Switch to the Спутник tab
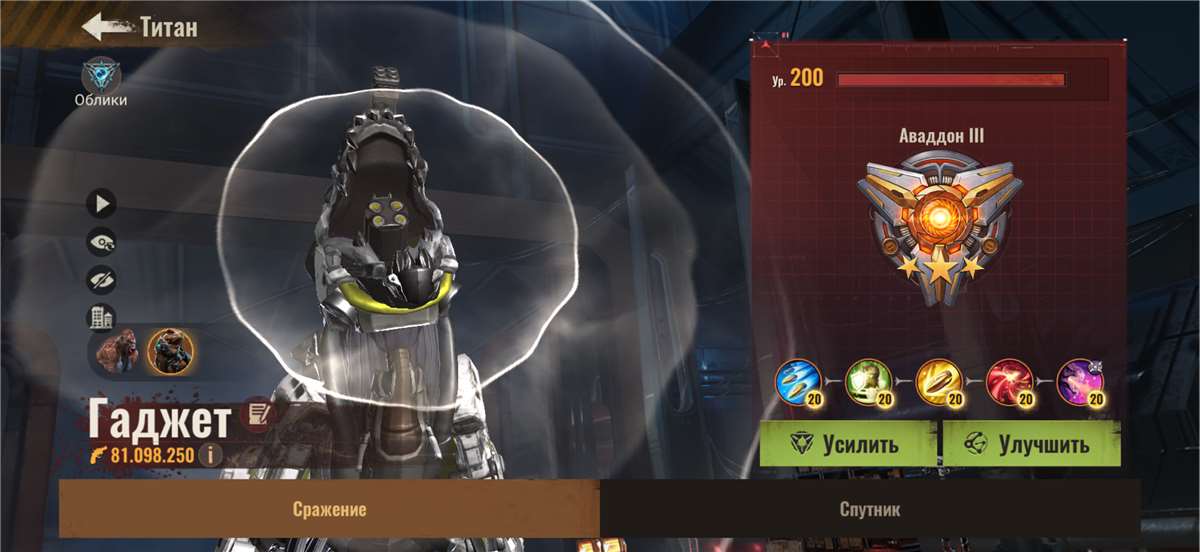The image size is (1200, 552). pos(869,509)
